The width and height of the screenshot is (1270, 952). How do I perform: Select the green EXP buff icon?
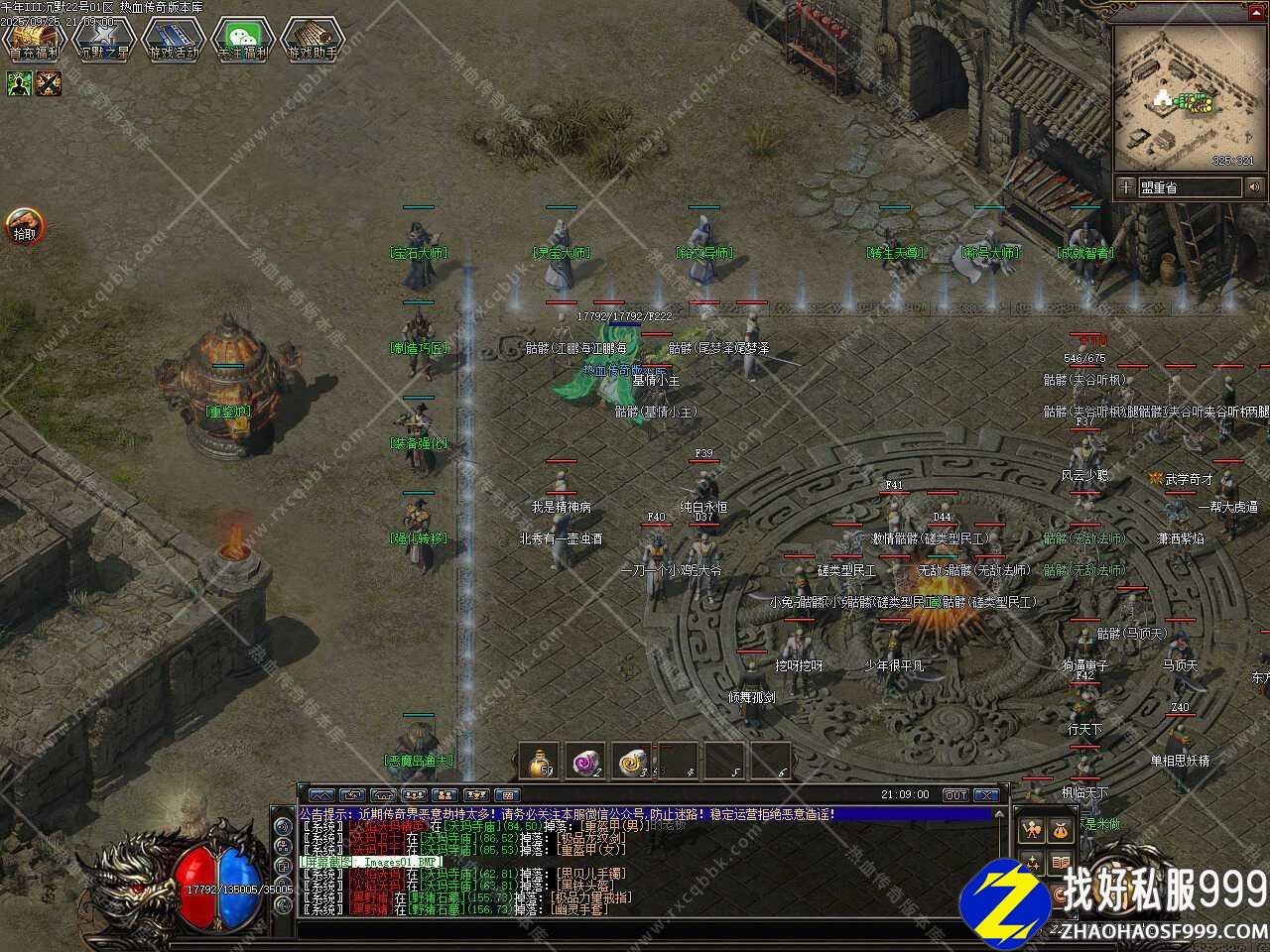pyautogui.click(x=20, y=84)
